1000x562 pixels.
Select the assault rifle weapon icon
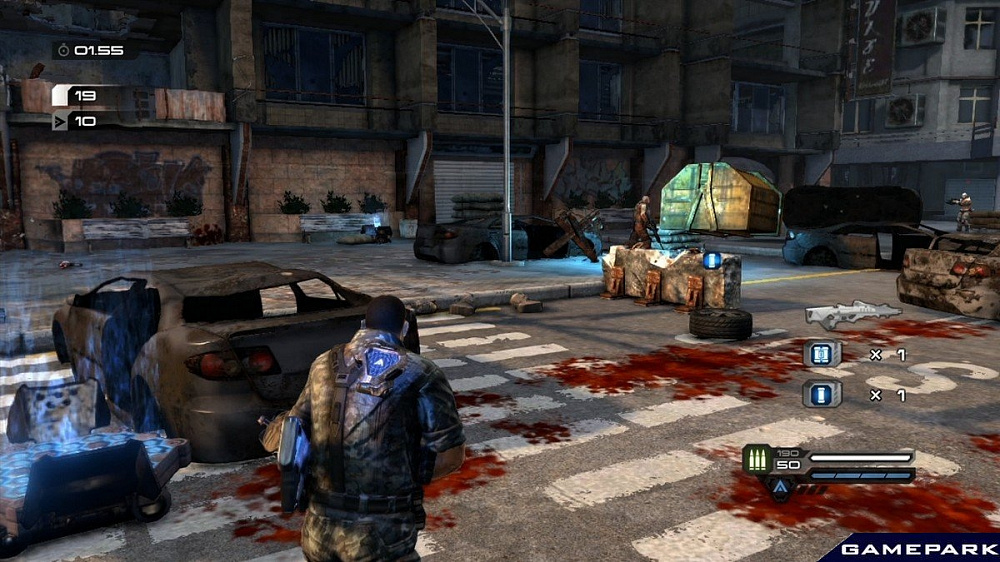tap(852, 314)
